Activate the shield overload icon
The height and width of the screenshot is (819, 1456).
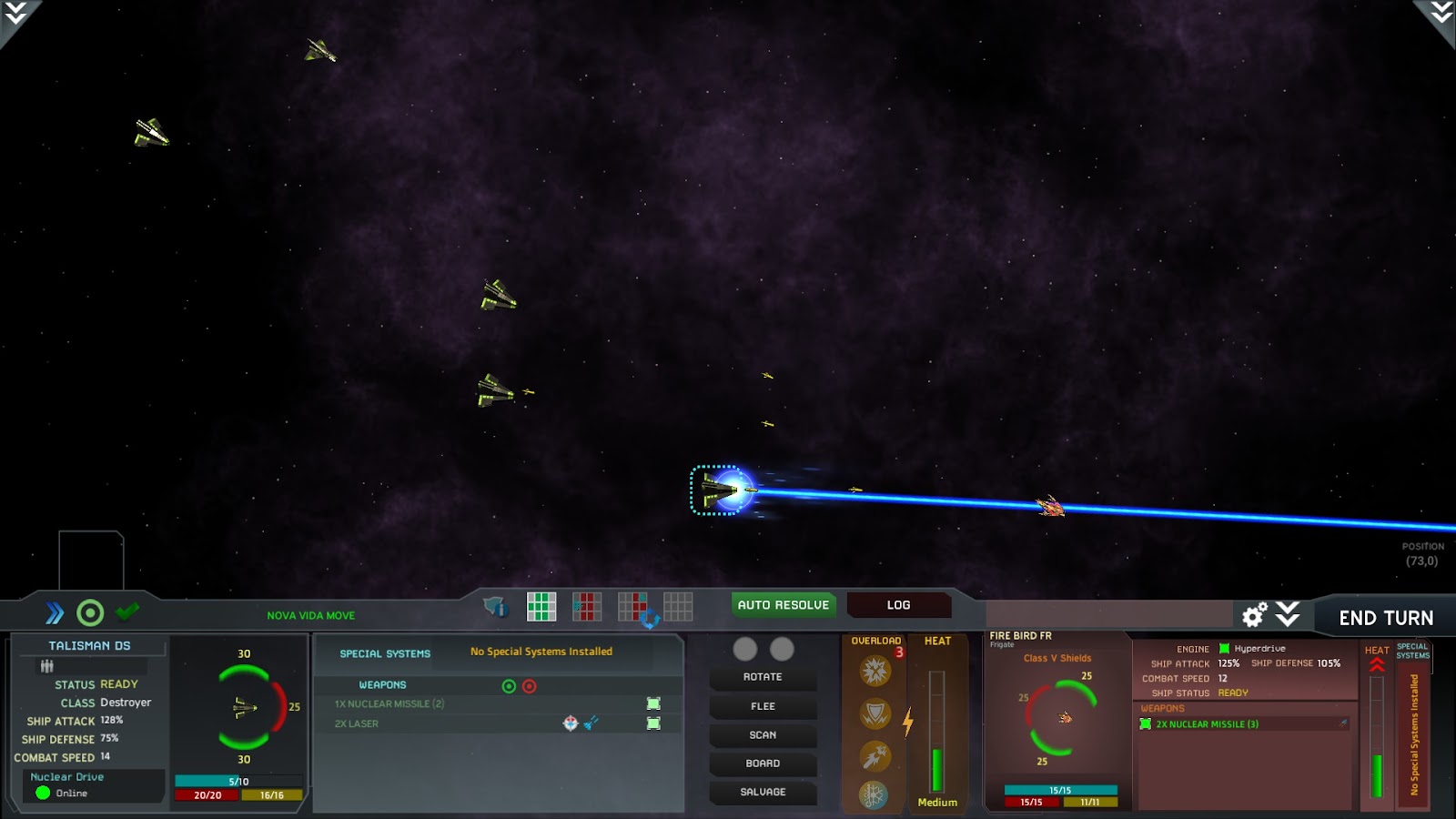875,713
